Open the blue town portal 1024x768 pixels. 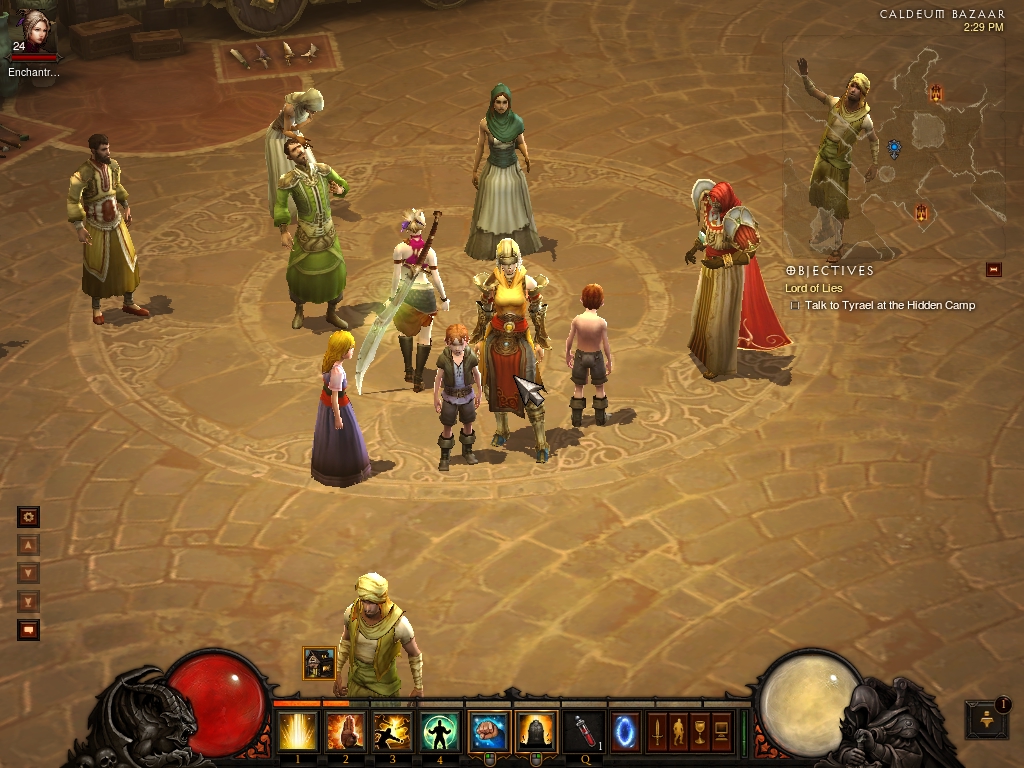pos(626,732)
